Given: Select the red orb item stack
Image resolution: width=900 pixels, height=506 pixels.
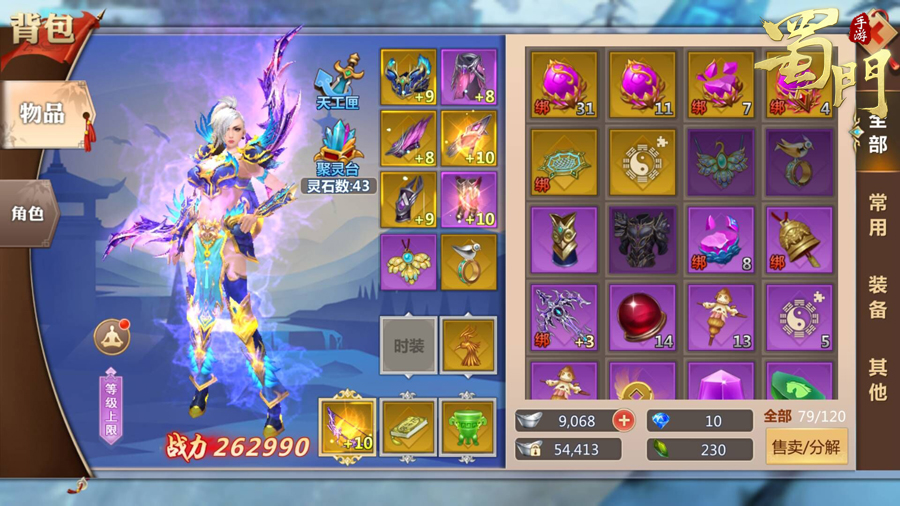Looking at the screenshot, I should coord(642,317).
